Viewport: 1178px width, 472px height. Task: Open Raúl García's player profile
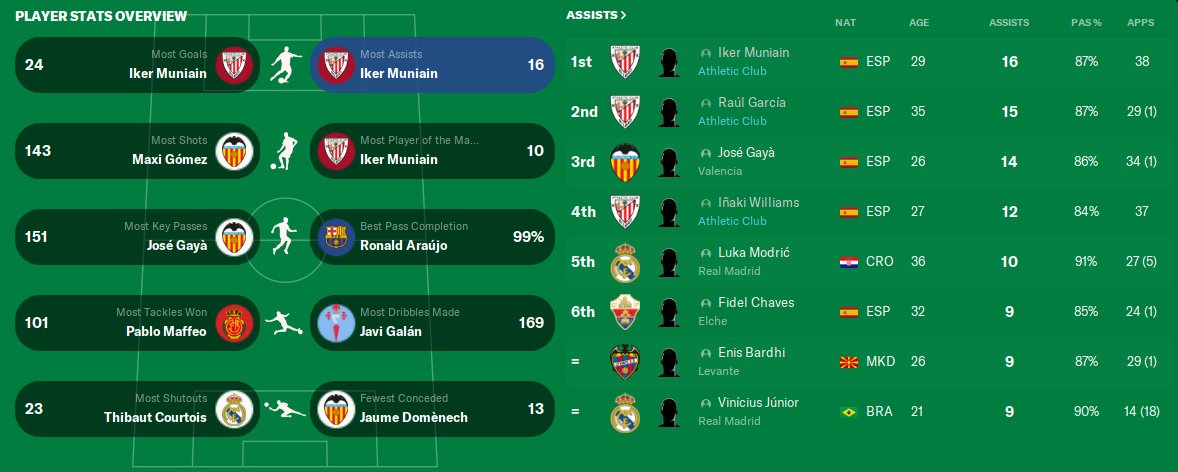point(752,103)
